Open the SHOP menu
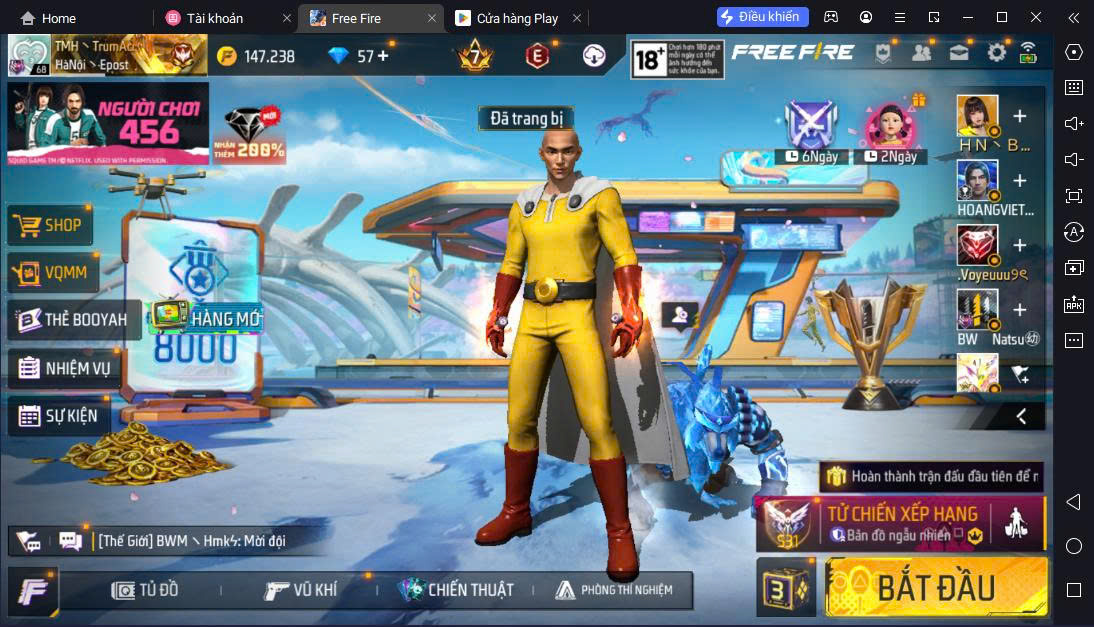 click(x=50, y=226)
